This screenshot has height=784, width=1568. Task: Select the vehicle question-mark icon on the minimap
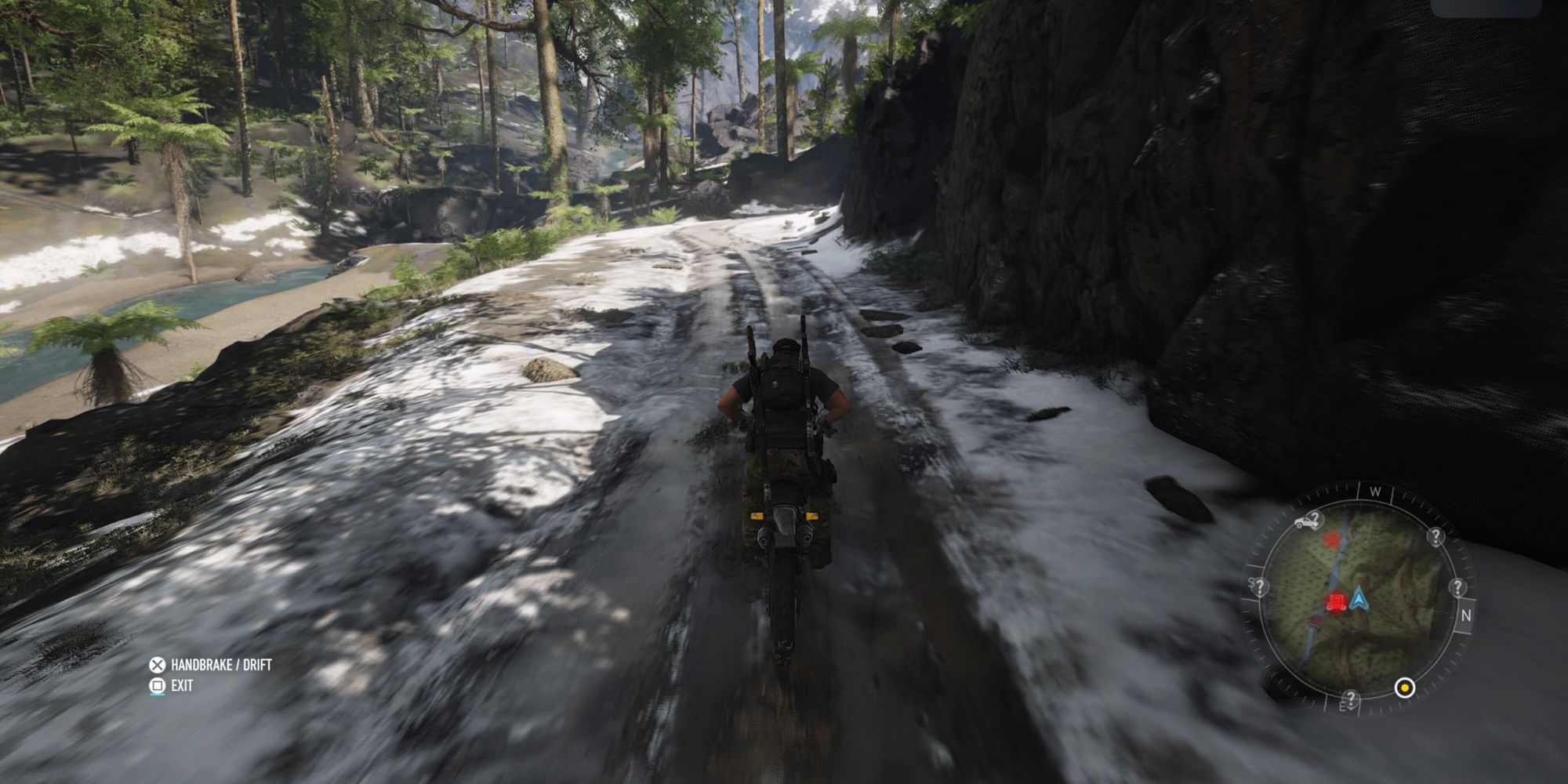tap(1306, 521)
